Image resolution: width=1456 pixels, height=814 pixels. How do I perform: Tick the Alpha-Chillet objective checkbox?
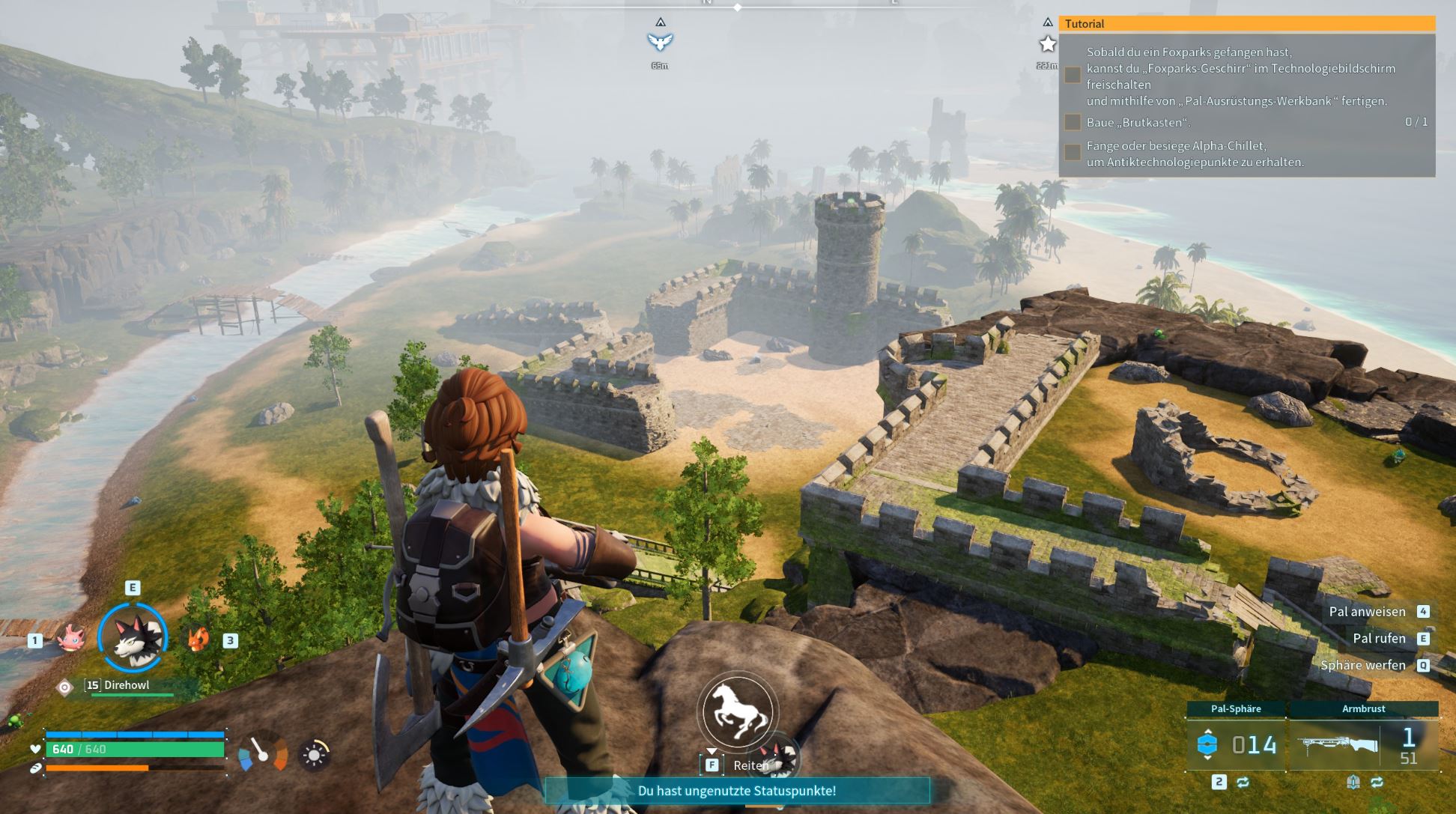click(x=1073, y=153)
